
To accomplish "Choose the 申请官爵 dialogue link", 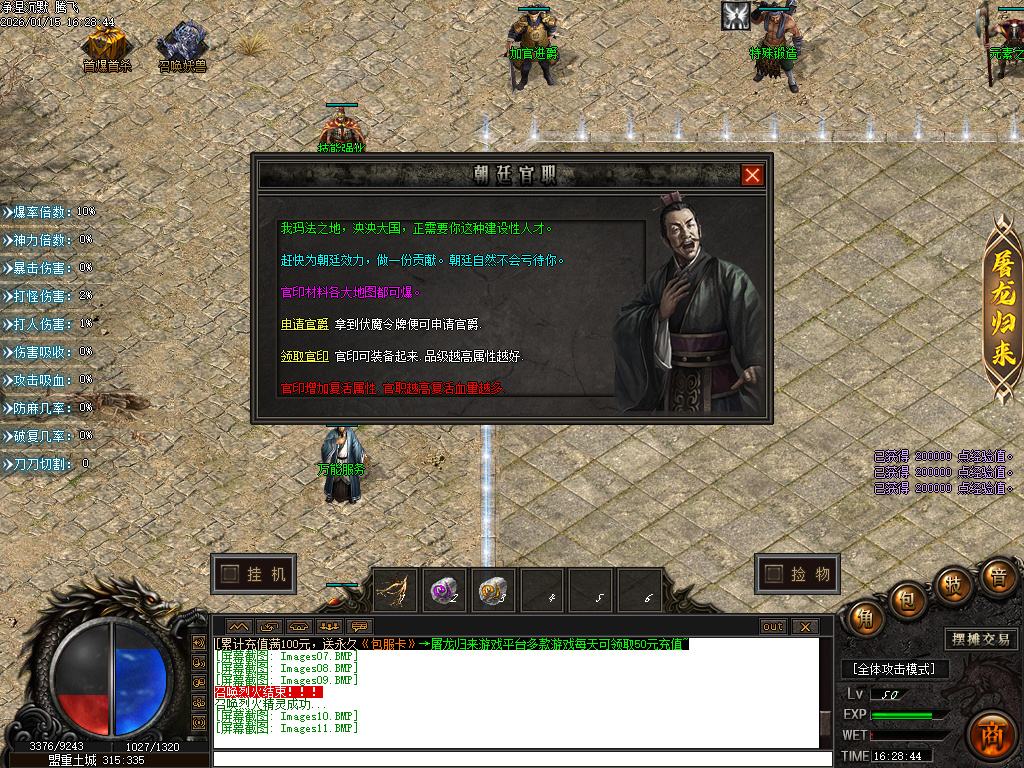I will (x=304, y=325).
